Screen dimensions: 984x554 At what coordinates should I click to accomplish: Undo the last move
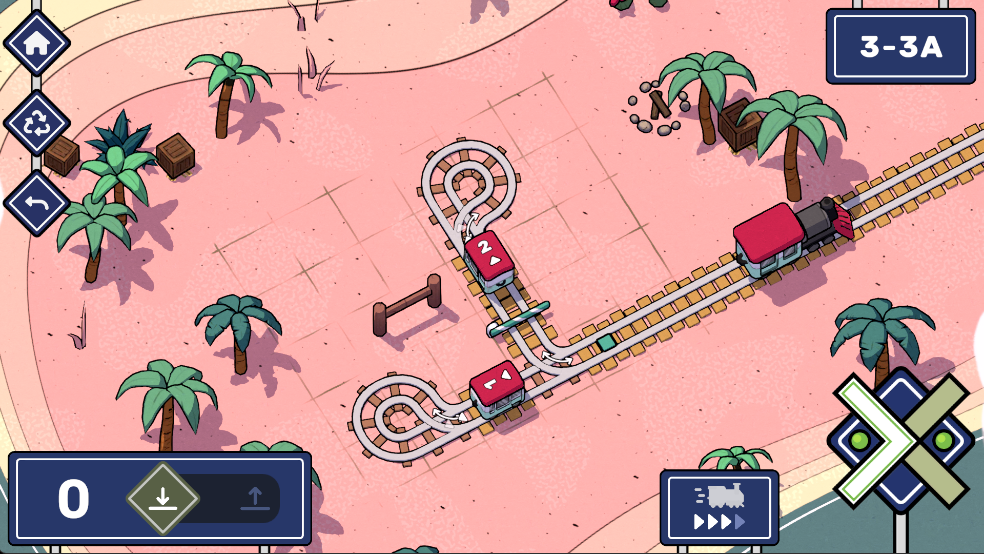[37, 204]
